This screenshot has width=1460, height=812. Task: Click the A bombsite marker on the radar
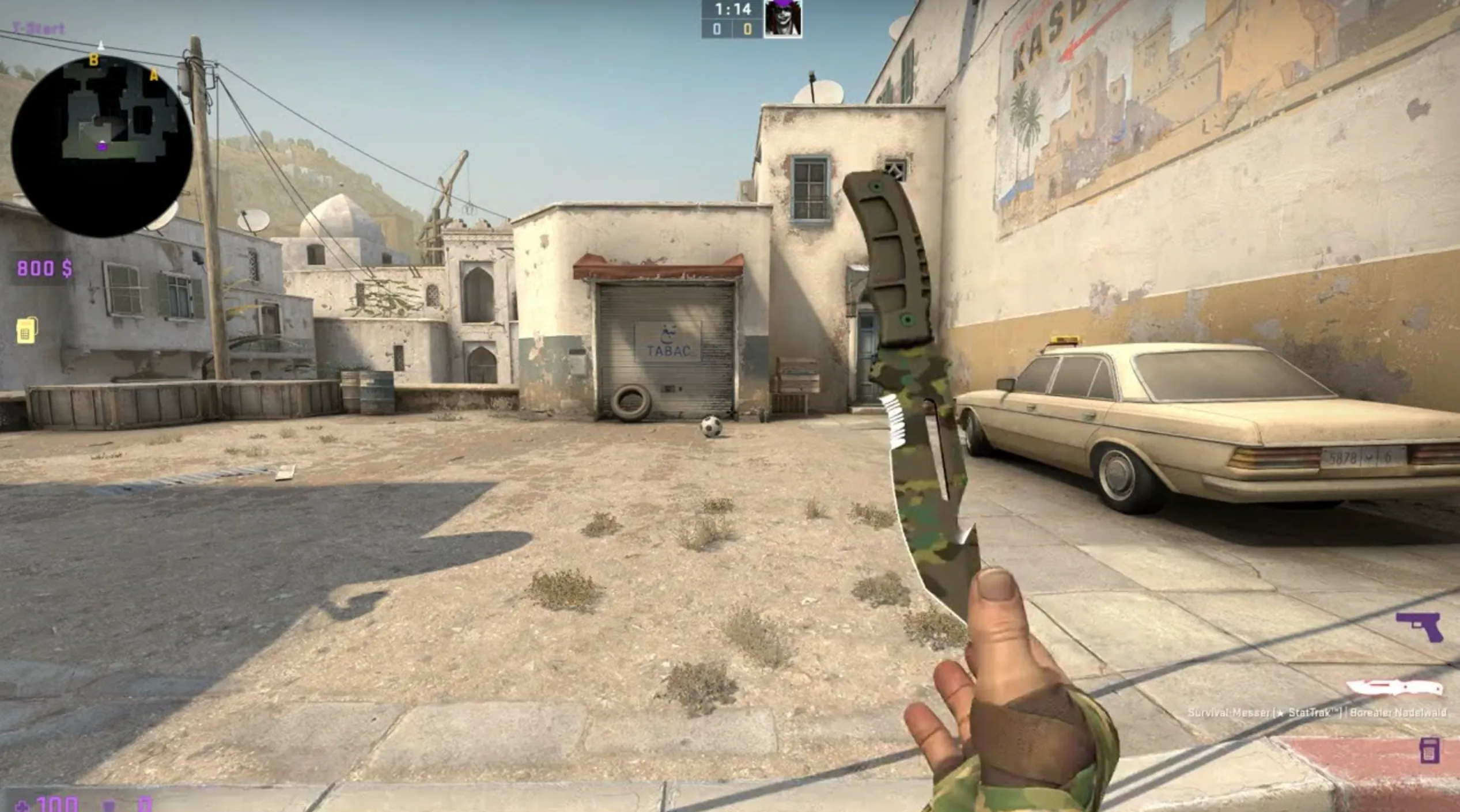tap(154, 75)
